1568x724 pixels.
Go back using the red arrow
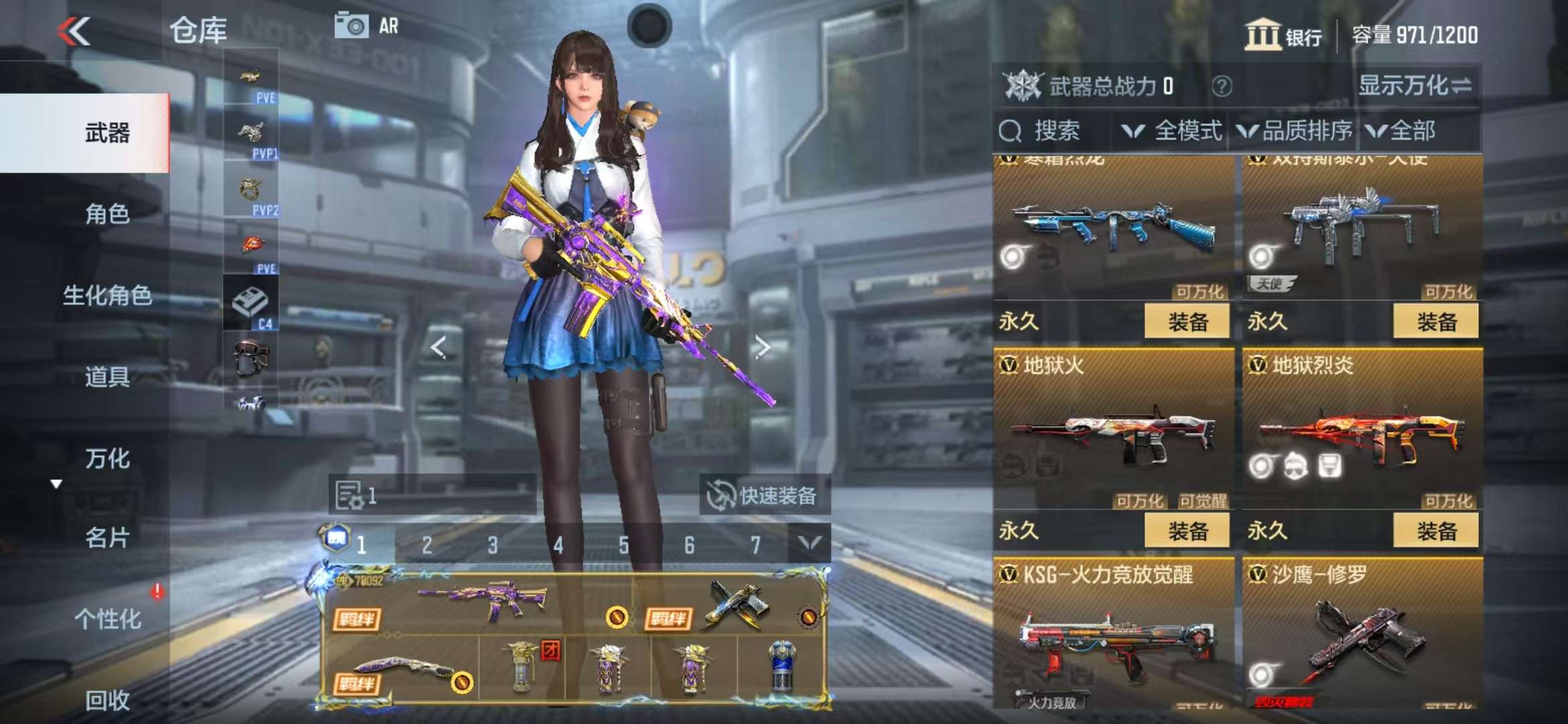(74, 31)
